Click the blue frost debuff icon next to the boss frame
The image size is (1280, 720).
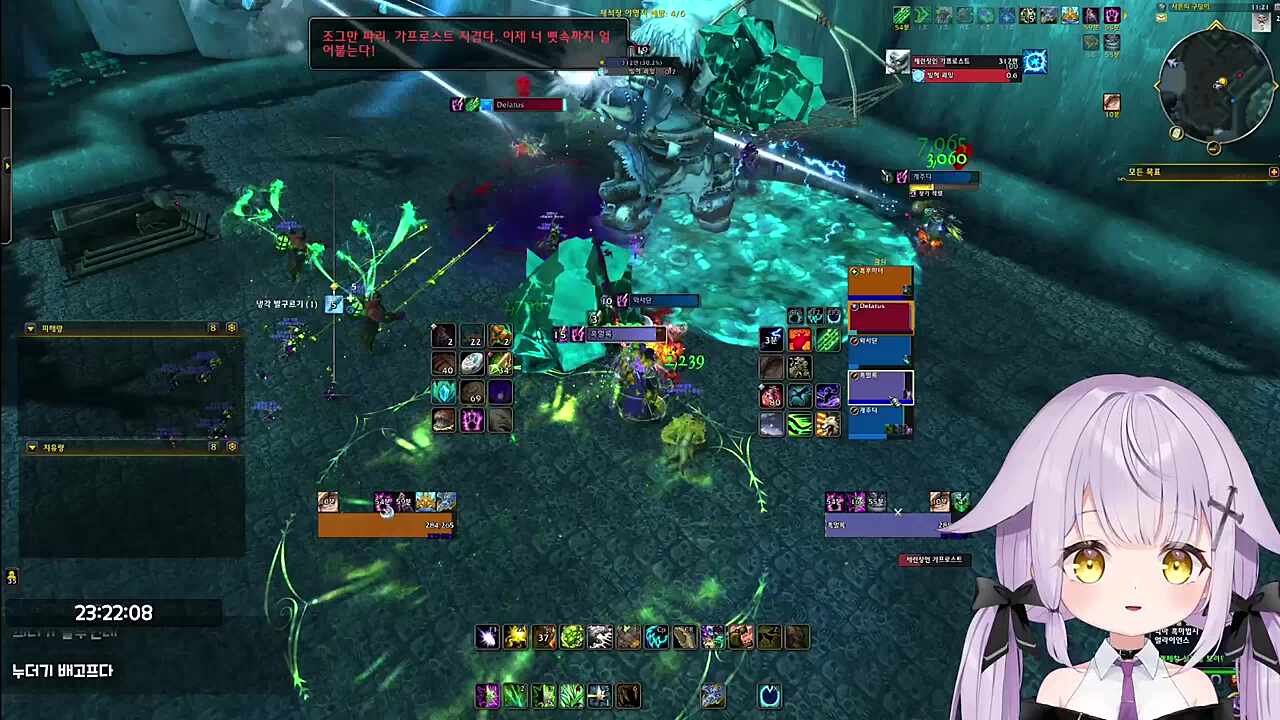pyautogui.click(x=1035, y=62)
